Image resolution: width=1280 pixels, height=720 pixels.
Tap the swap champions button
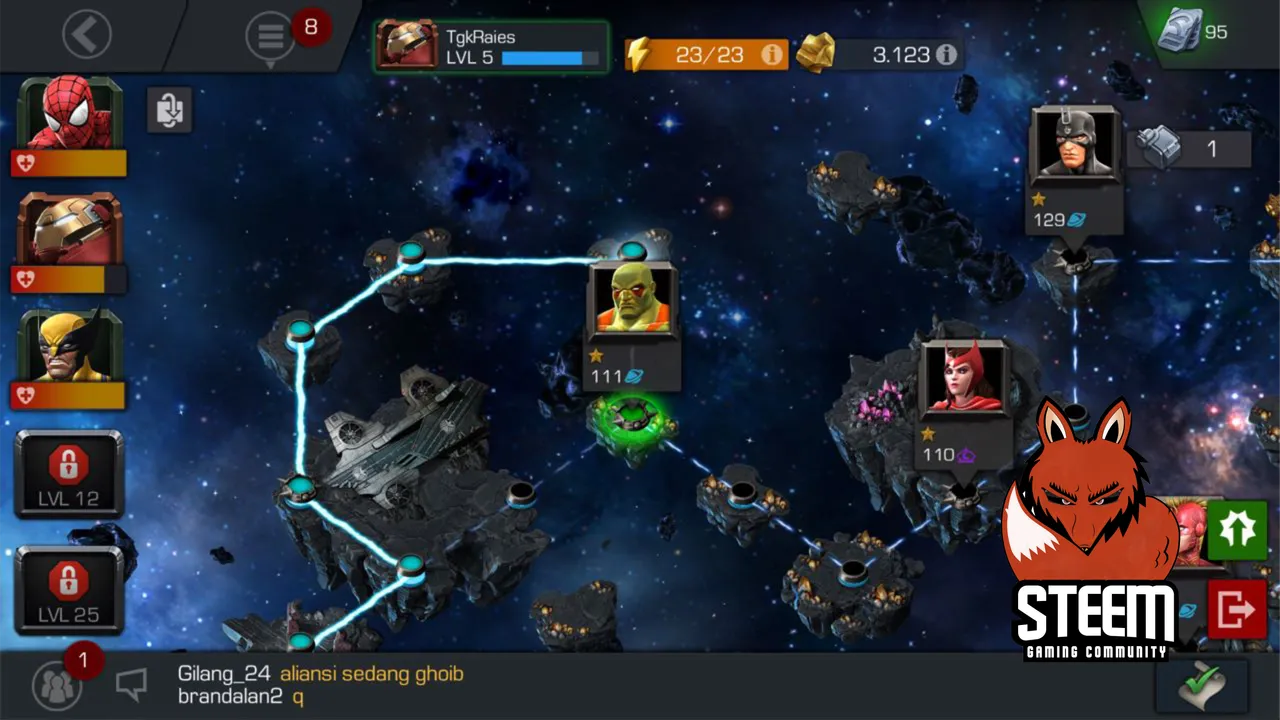(x=170, y=109)
